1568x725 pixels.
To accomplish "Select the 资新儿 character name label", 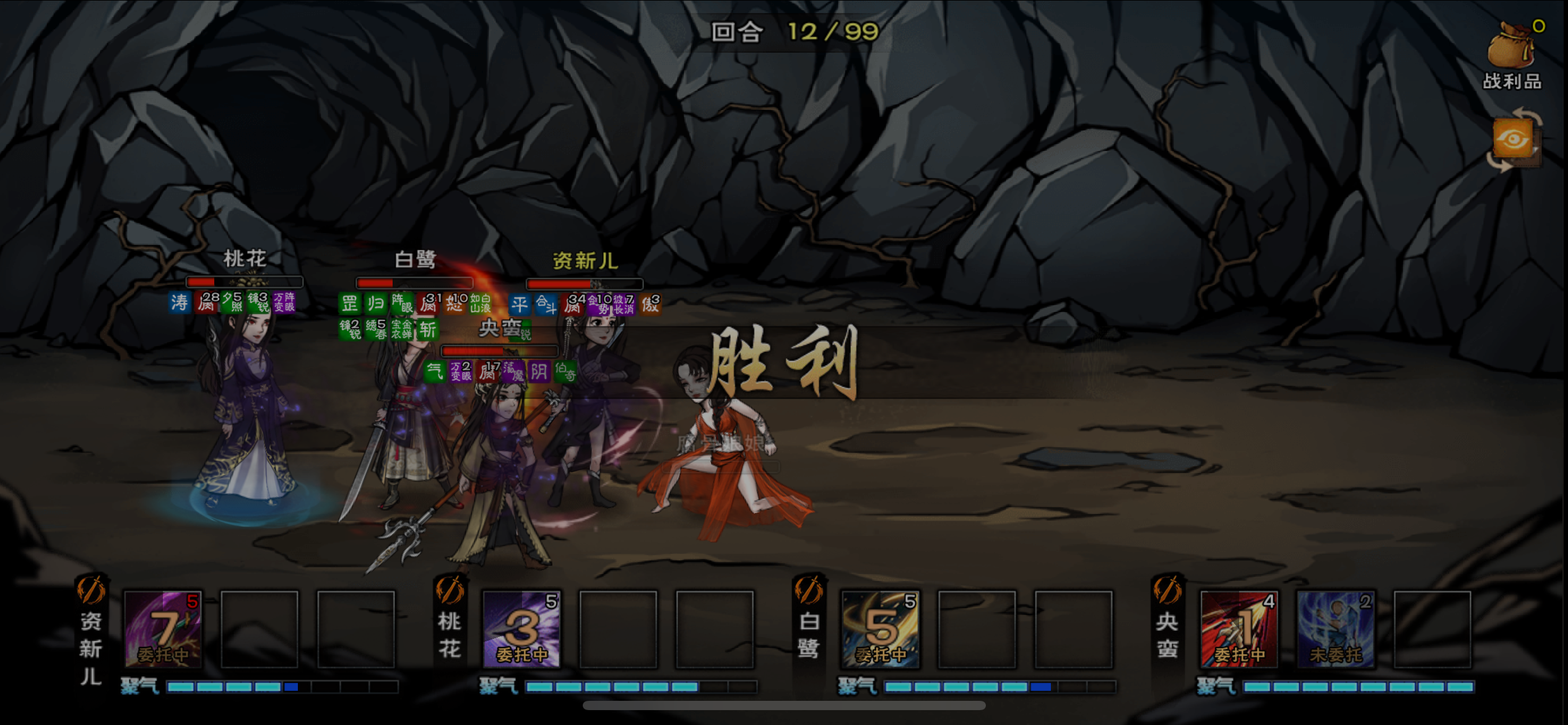I will click(x=585, y=261).
